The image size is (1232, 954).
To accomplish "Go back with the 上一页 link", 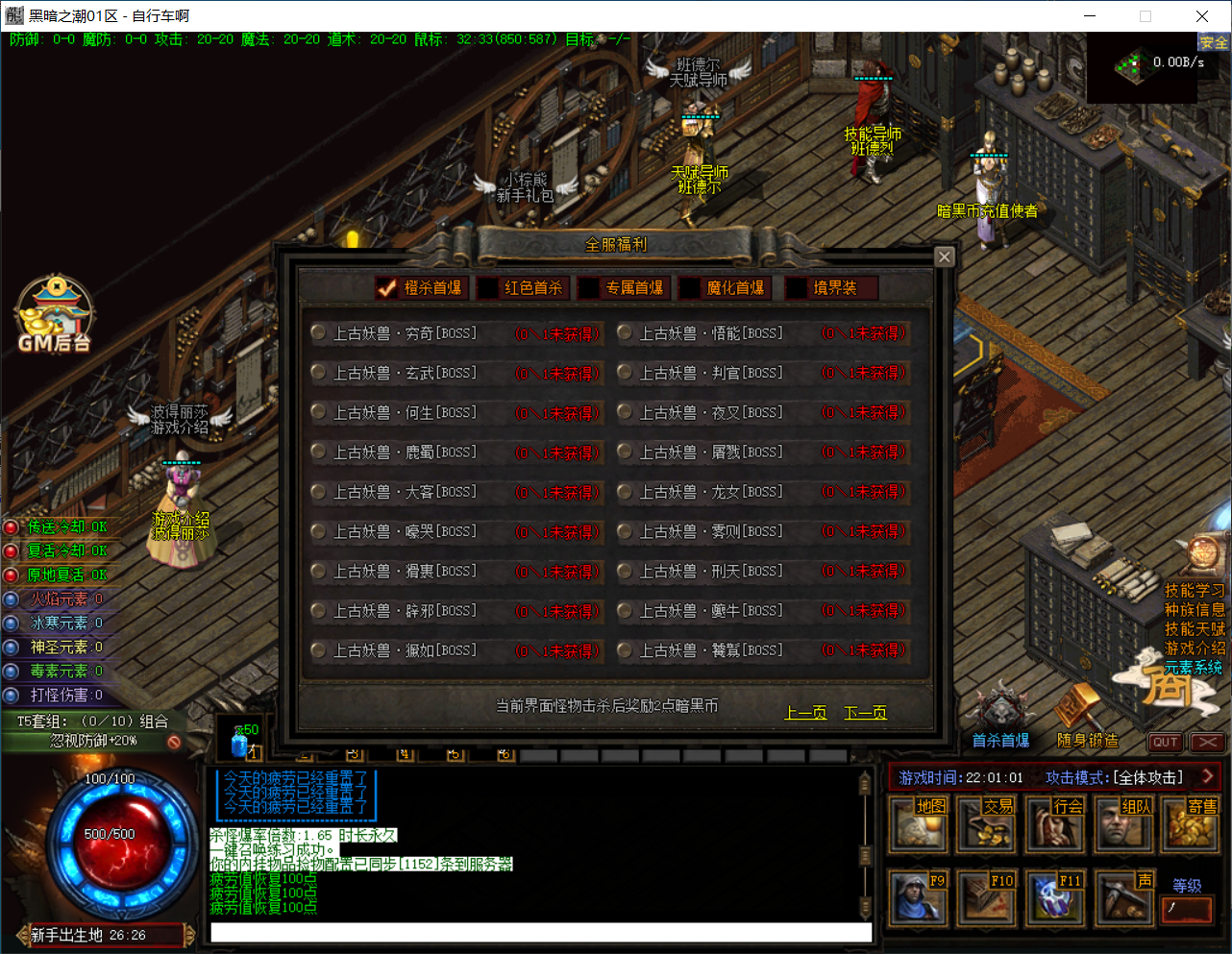I will pyautogui.click(x=805, y=713).
